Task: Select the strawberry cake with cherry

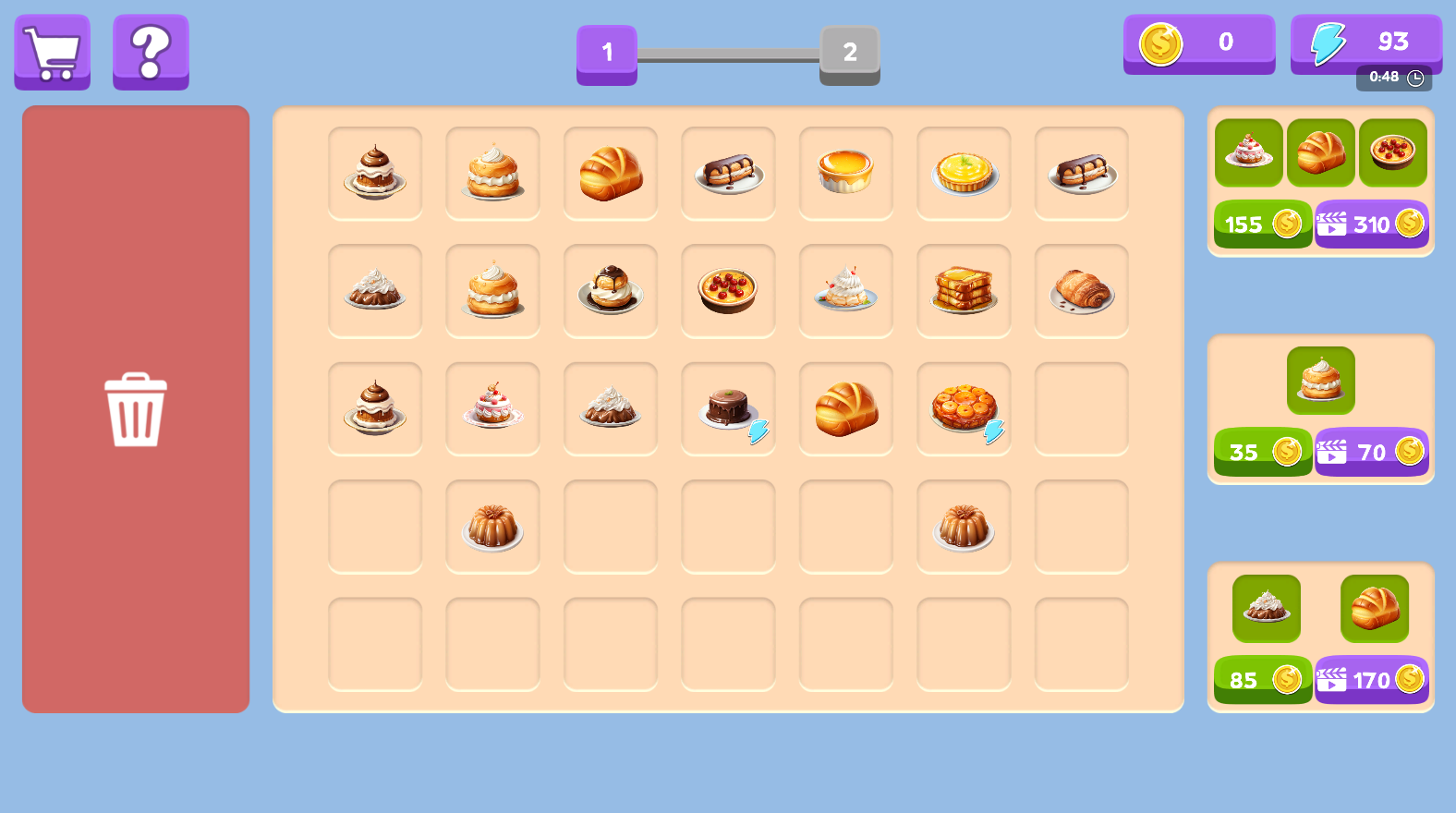Action: coord(492,407)
